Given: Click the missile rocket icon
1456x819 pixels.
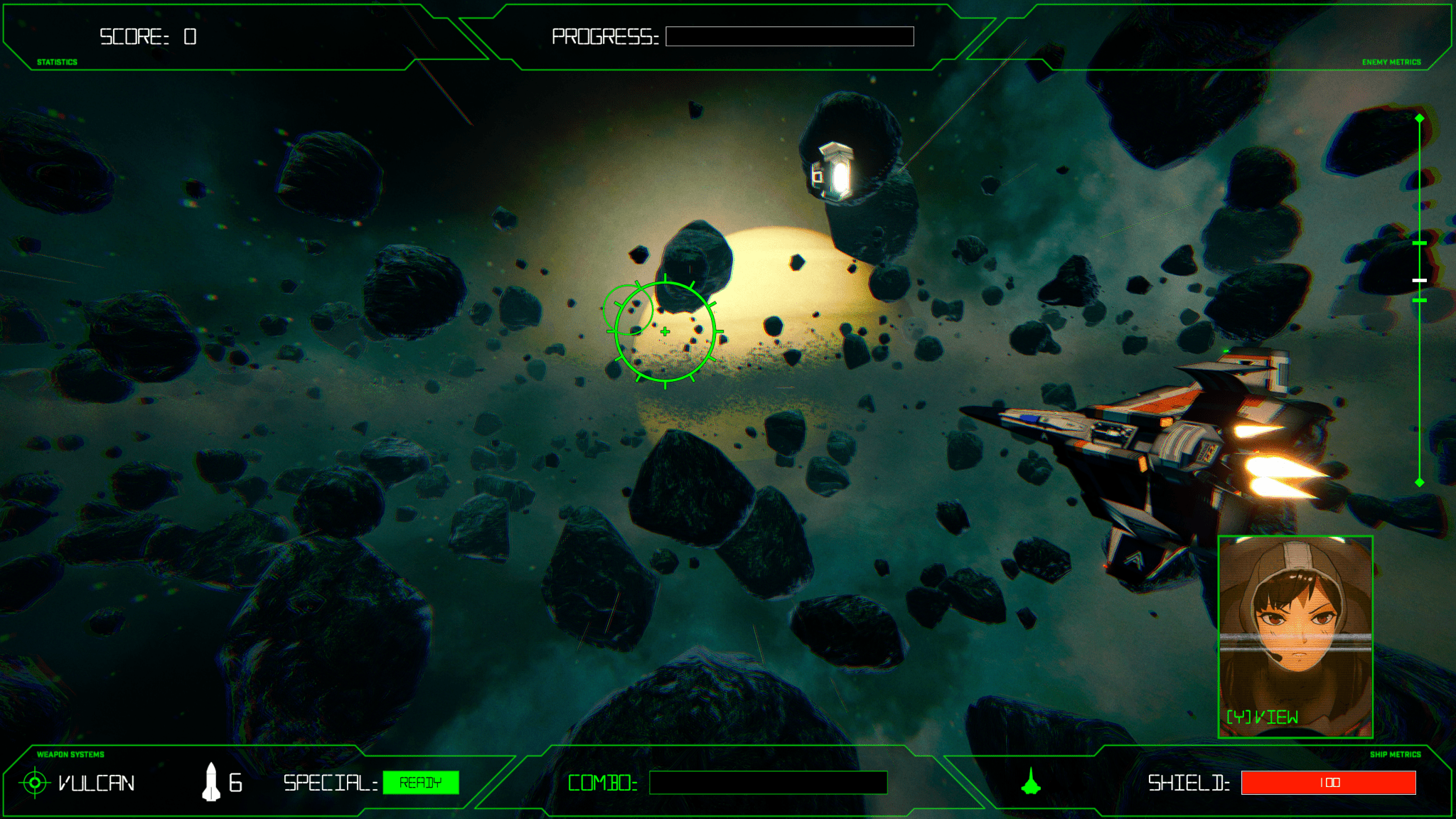Looking at the screenshot, I should (213, 782).
